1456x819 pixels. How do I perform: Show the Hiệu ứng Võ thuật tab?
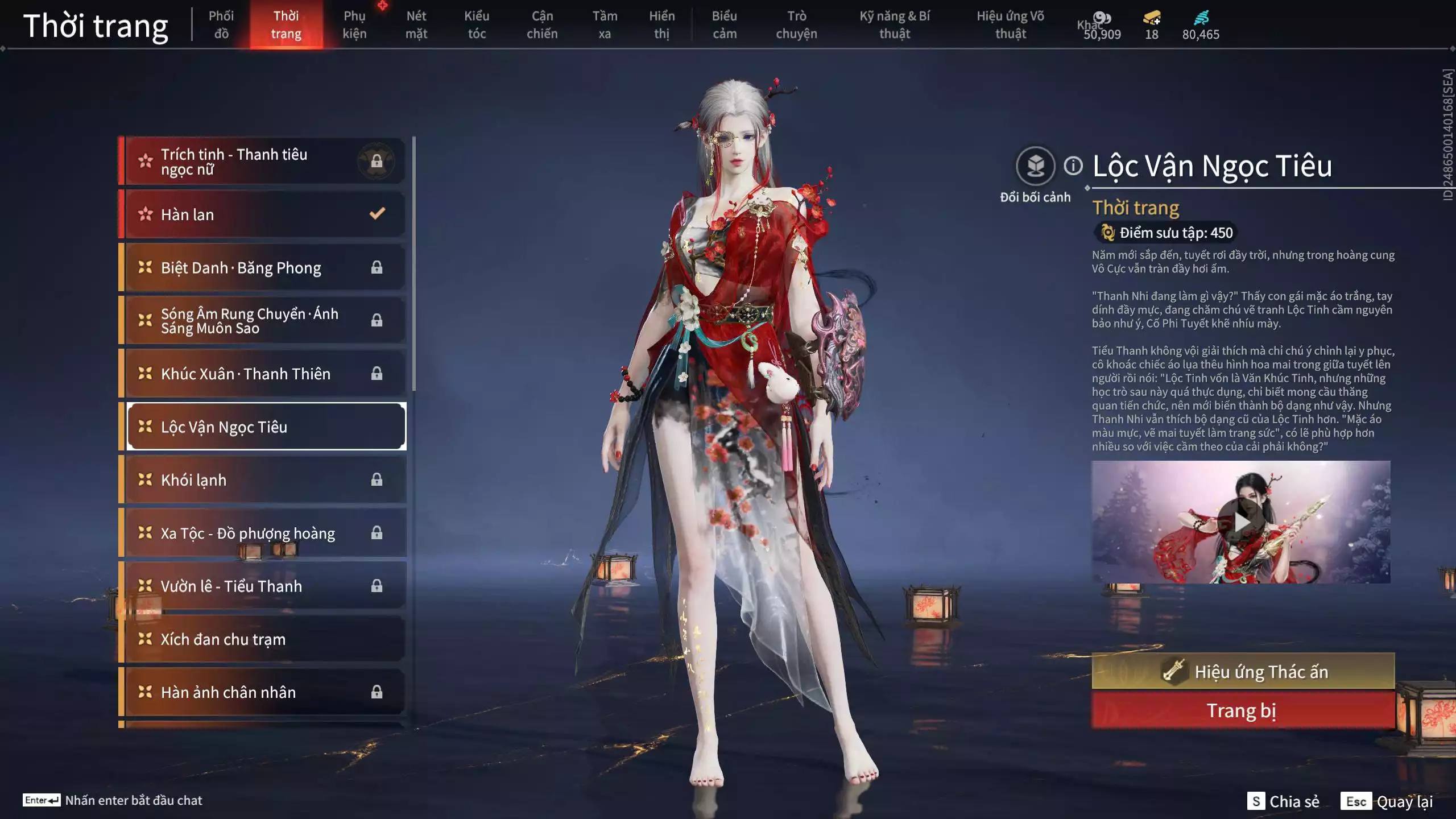(x=1010, y=24)
